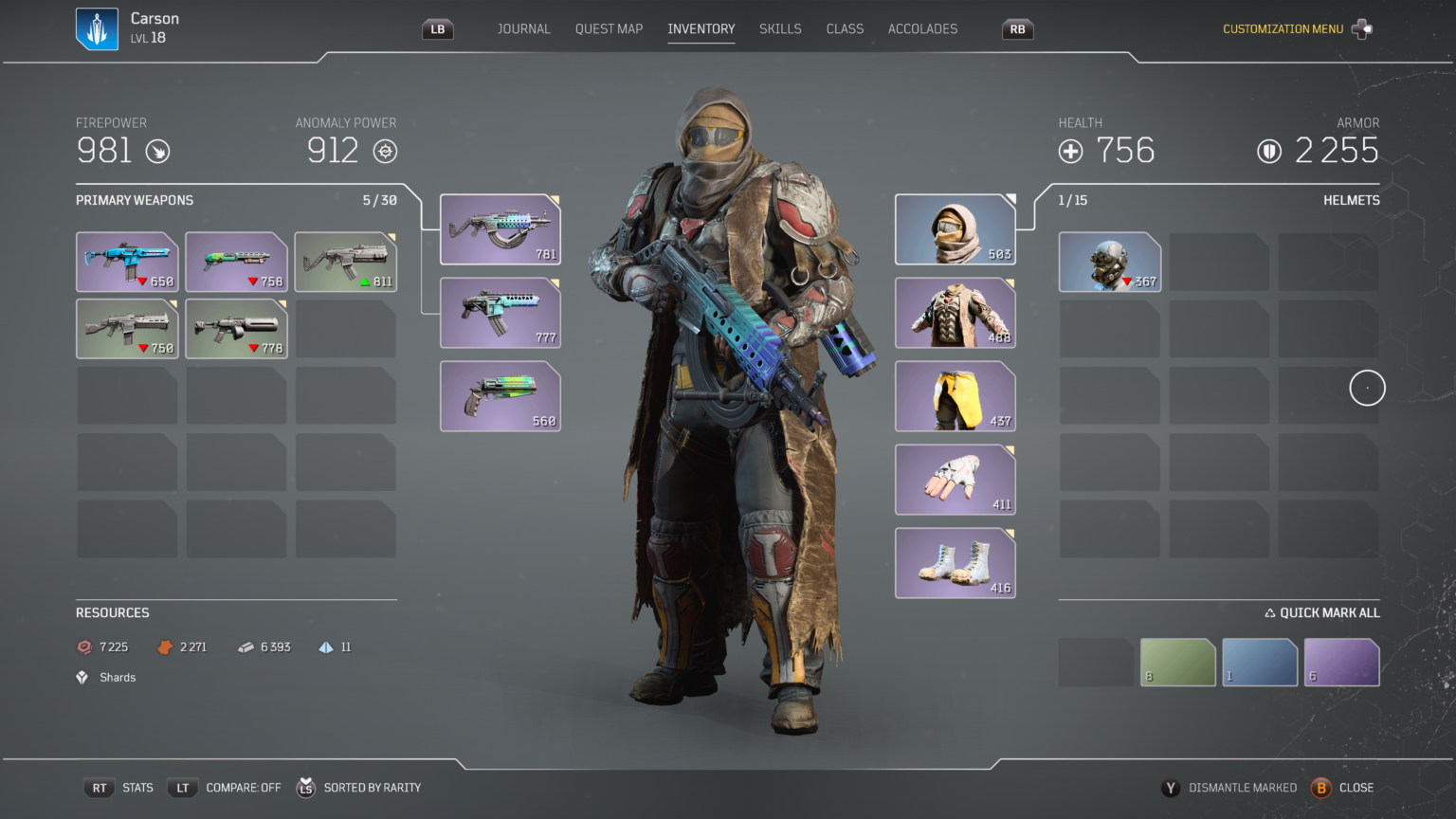The image size is (1456, 819).
Task: Mark all purple rarity items
Action: pyautogui.click(x=1341, y=662)
